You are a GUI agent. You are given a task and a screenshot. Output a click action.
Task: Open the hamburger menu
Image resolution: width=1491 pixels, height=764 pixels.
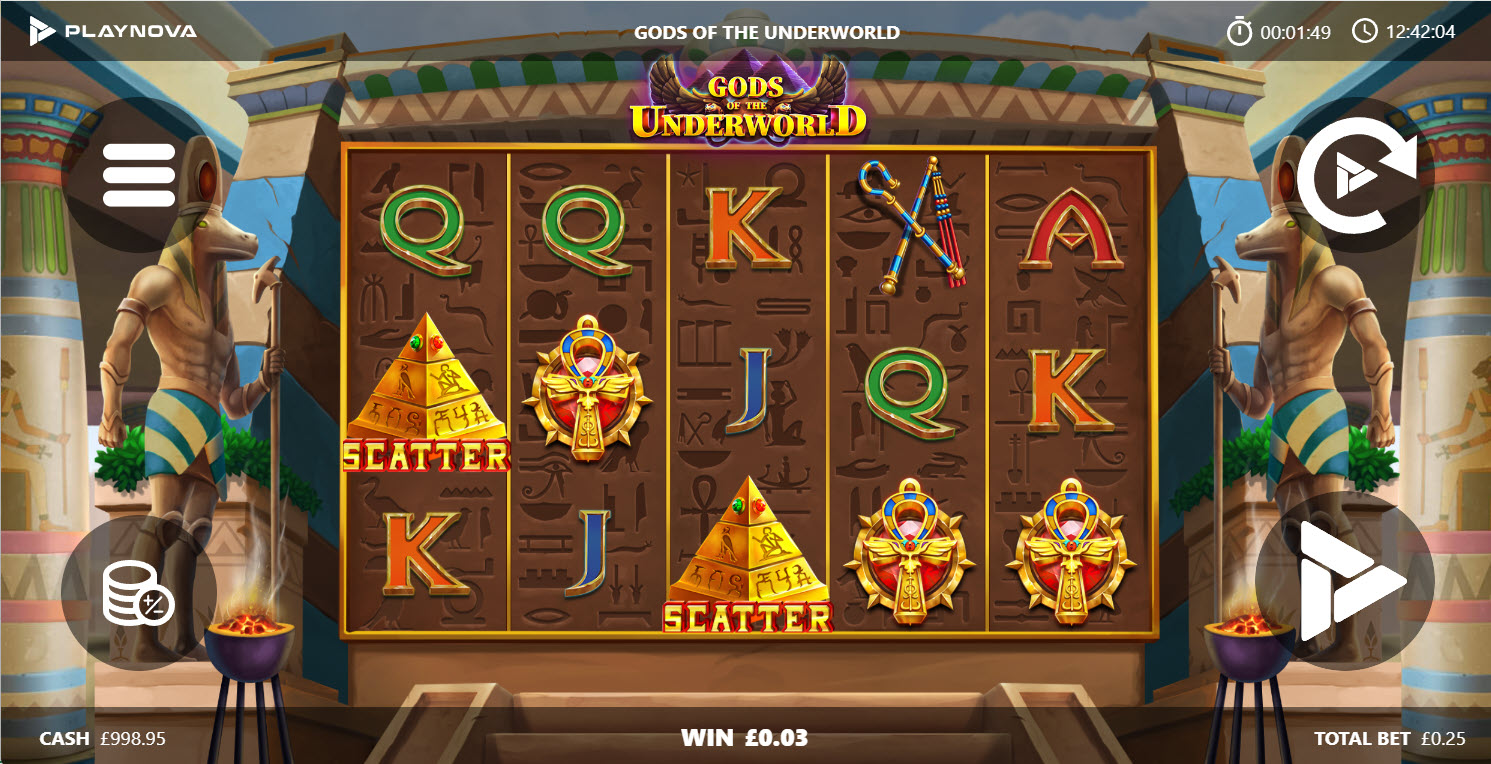pyautogui.click(x=139, y=175)
